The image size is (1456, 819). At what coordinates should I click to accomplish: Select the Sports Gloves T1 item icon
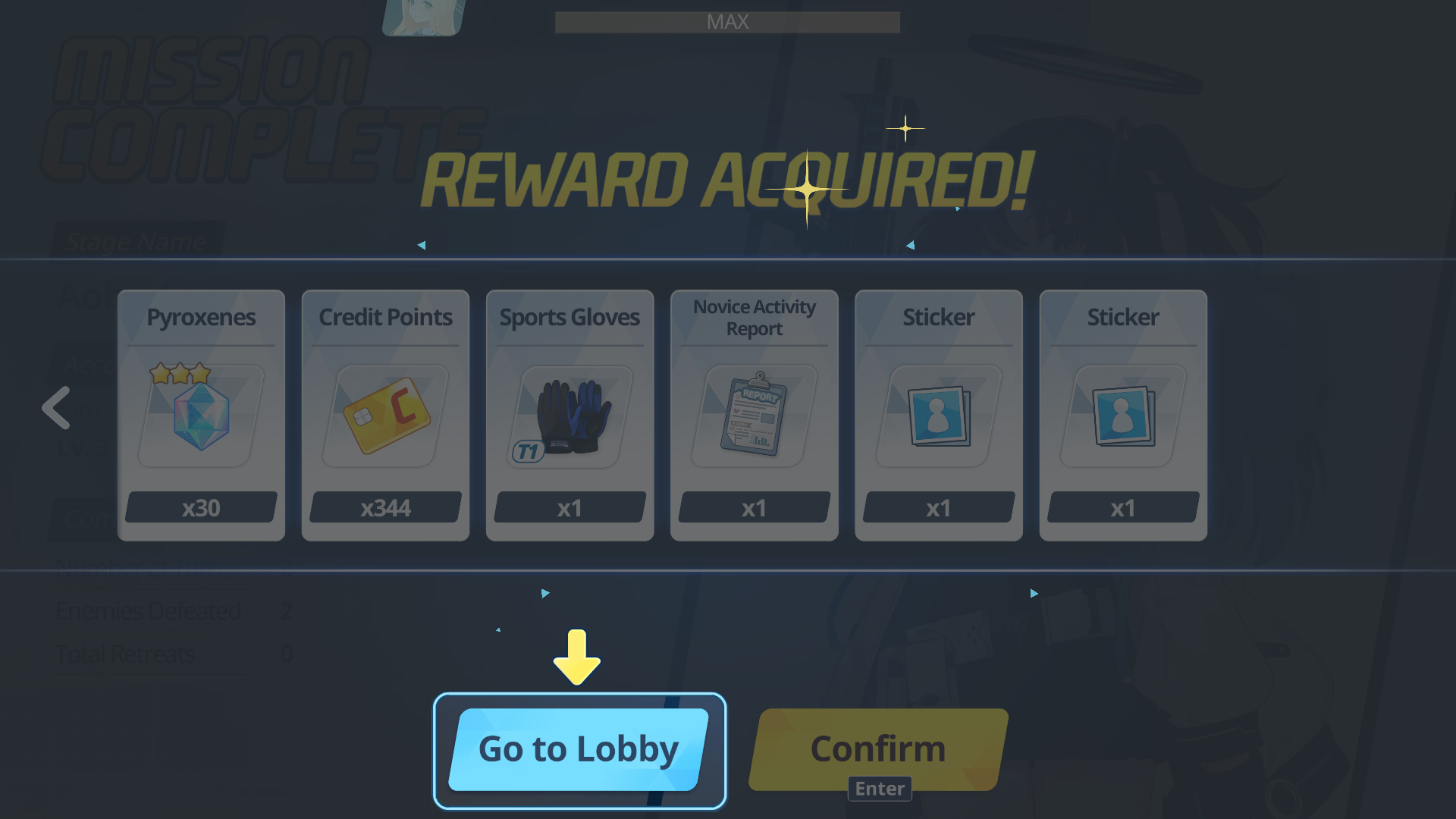(570, 417)
